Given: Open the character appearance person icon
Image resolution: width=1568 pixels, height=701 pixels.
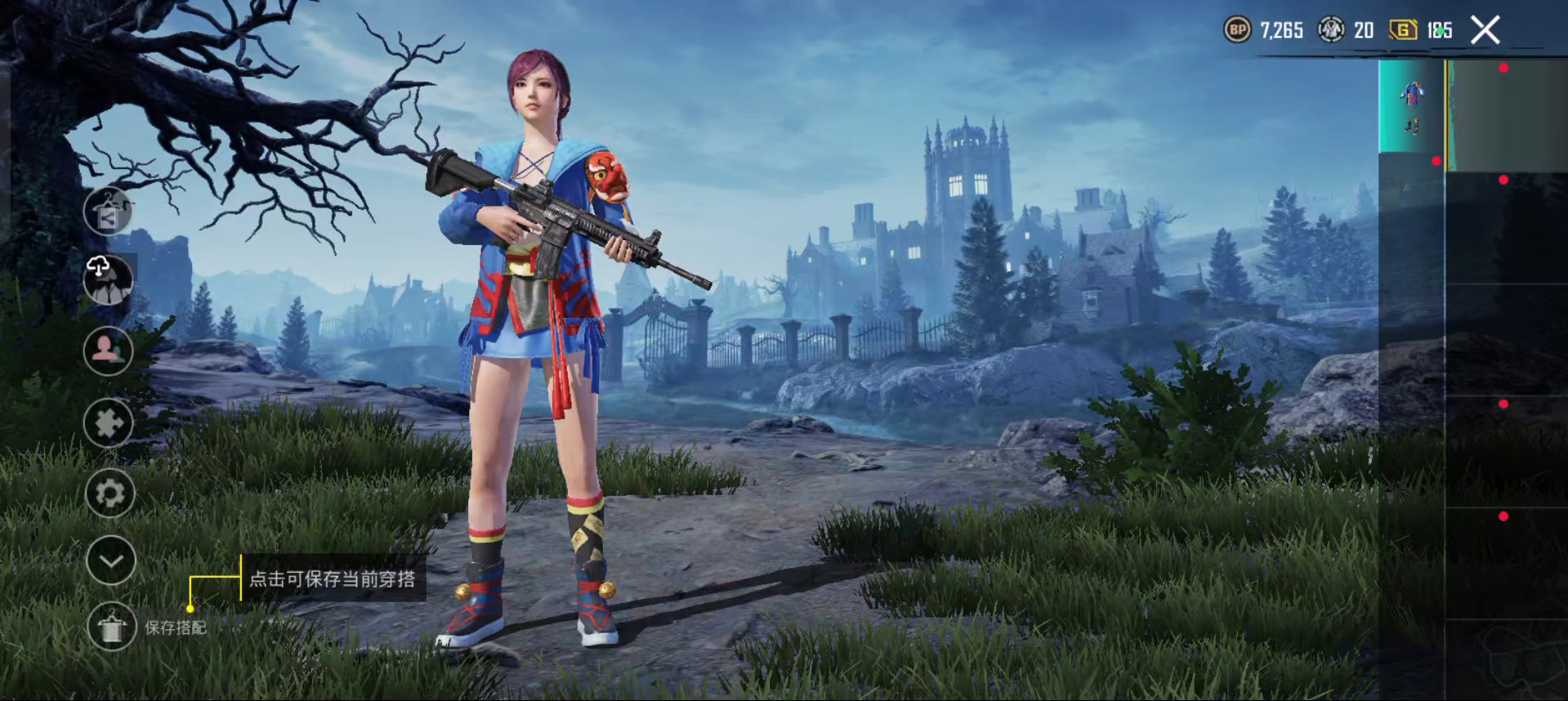Looking at the screenshot, I should click(107, 350).
